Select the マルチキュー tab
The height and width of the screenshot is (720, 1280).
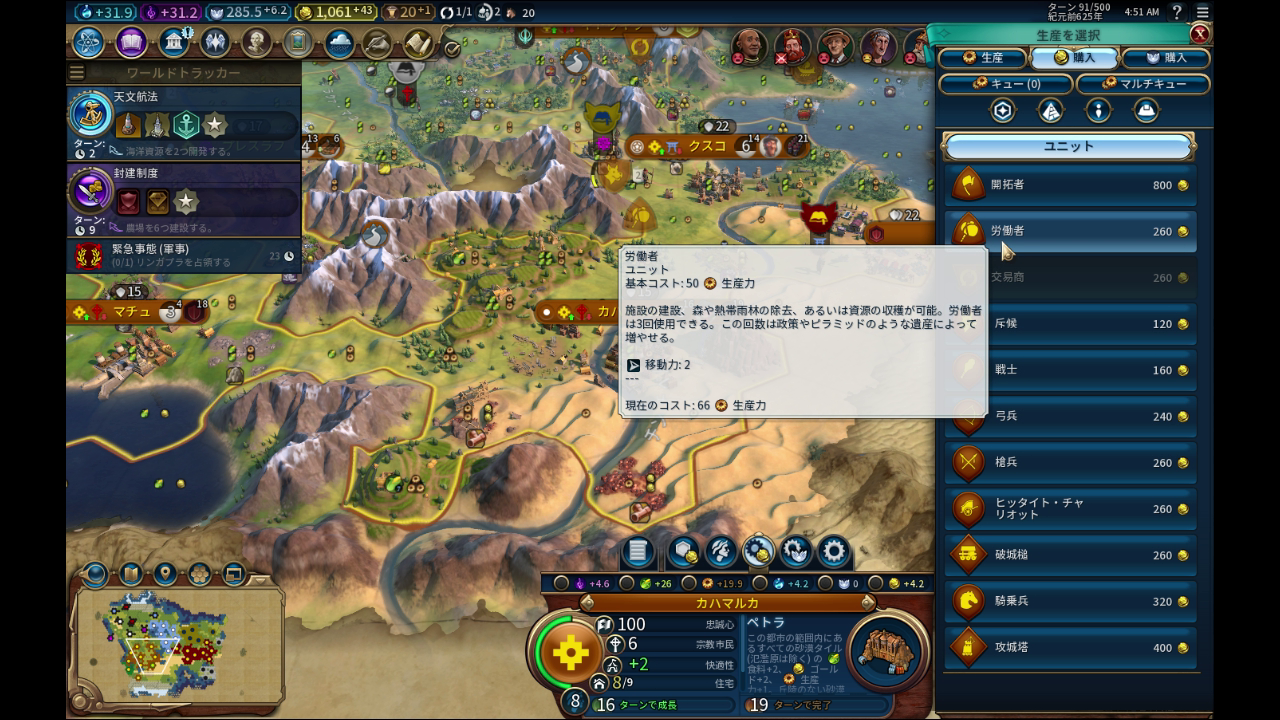1143,84
